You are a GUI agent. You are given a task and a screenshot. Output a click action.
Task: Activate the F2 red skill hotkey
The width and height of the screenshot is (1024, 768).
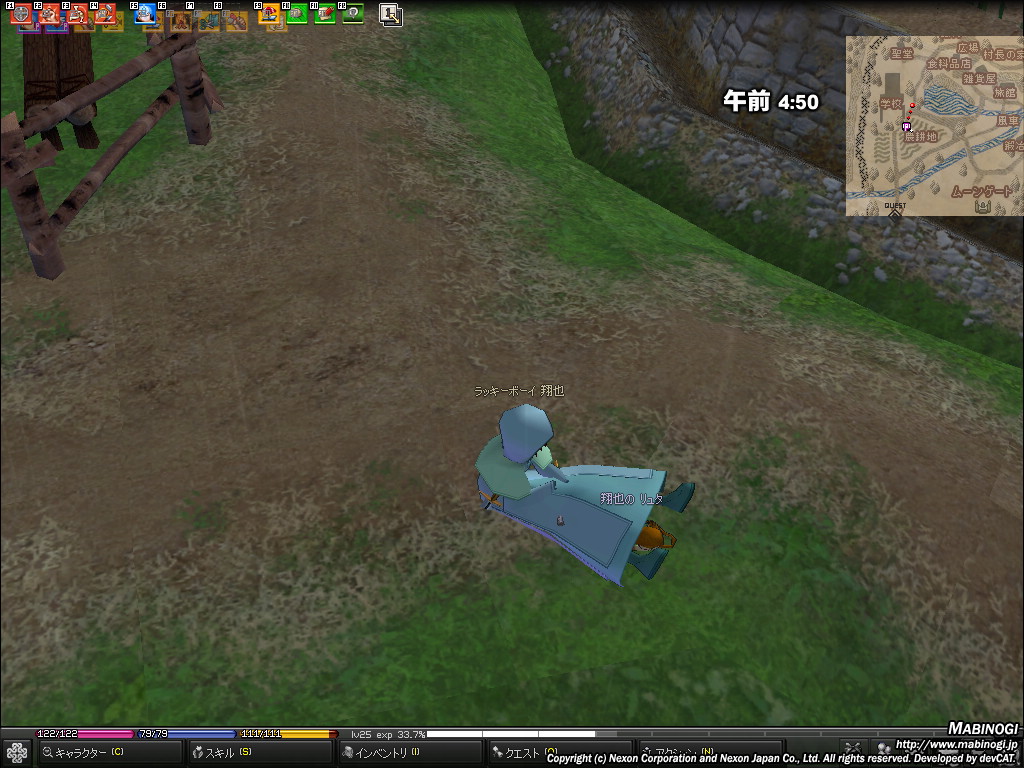point(48,14)
